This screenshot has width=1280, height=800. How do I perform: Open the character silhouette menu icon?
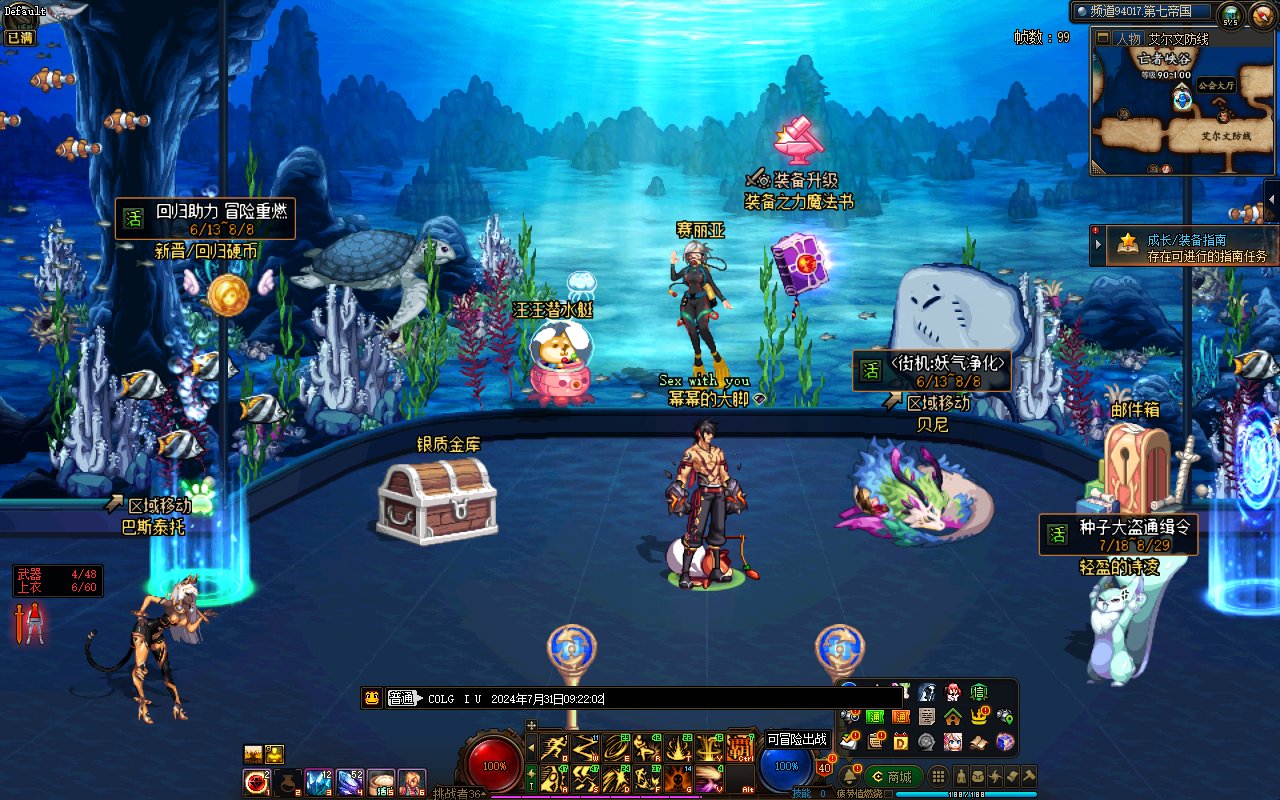coord(961,777)
